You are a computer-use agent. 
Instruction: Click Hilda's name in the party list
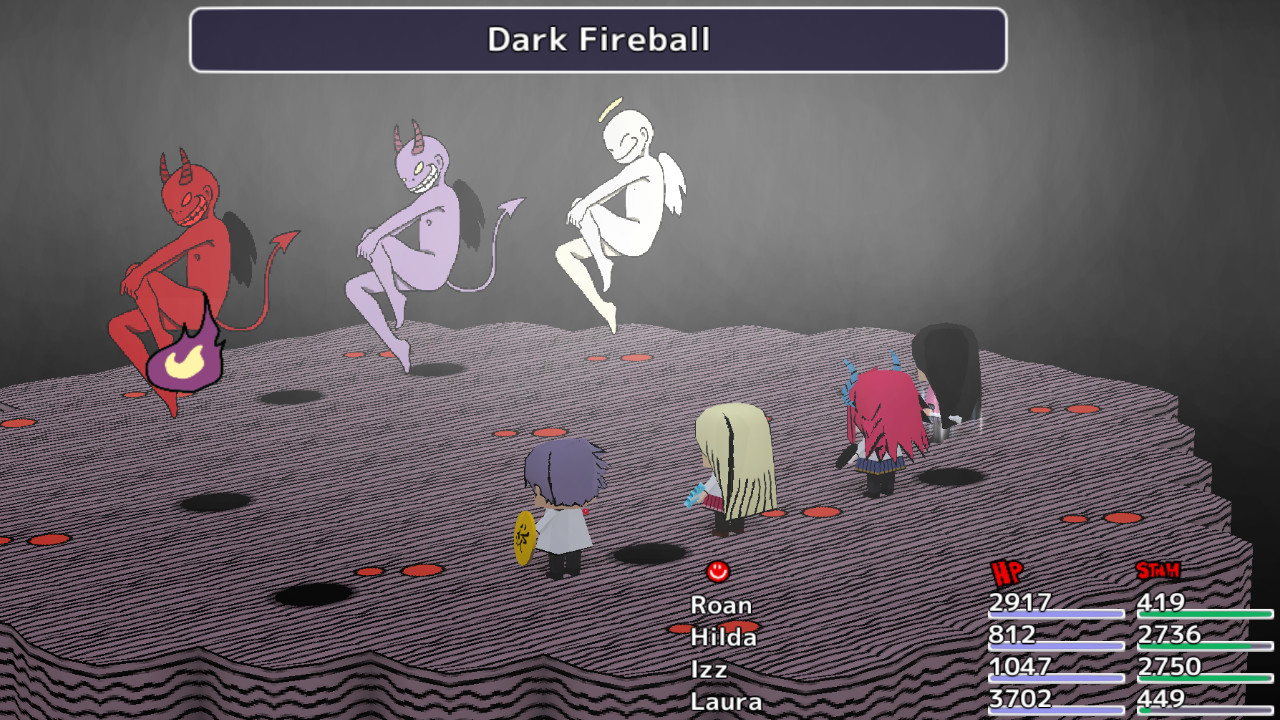726,636
